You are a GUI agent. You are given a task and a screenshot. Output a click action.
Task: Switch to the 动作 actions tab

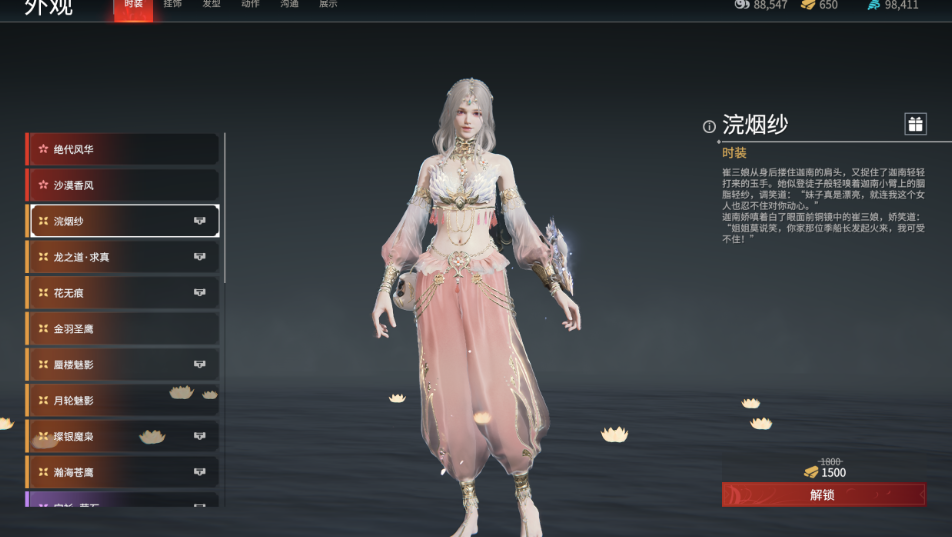click(250, 5)
